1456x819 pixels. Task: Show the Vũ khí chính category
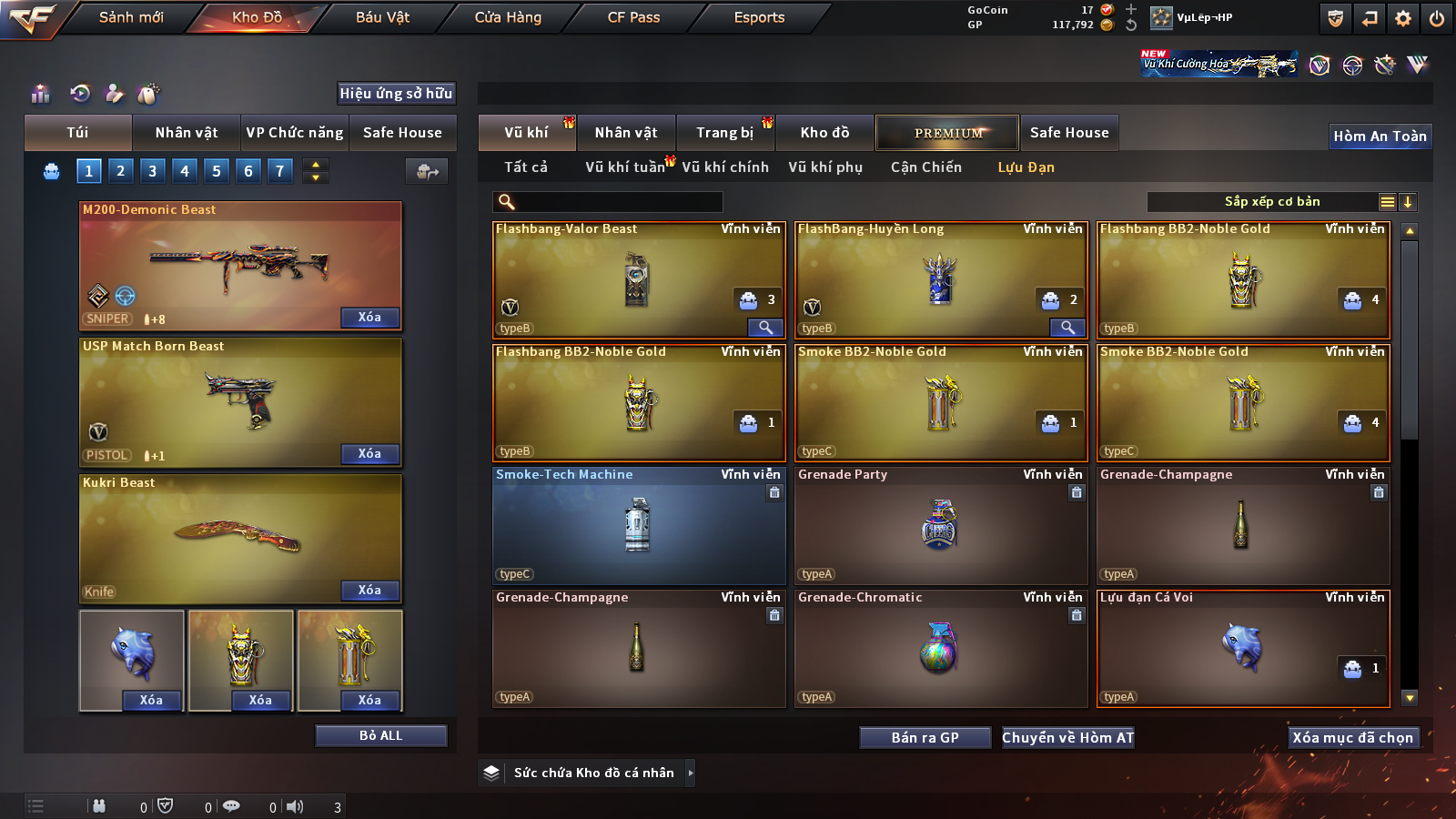pyautogui.click(x=725, y=167)
